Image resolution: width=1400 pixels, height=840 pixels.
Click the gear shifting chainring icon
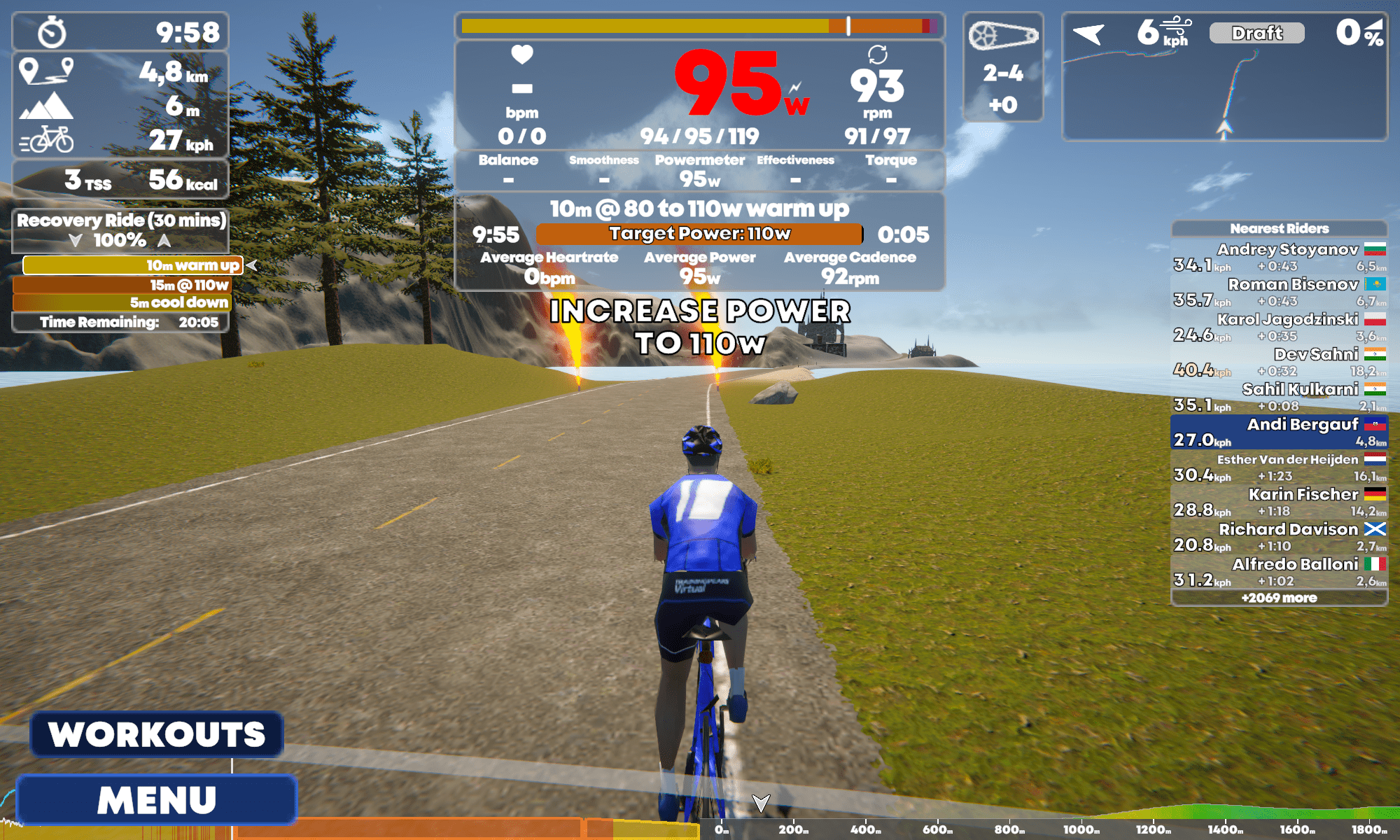1002,35
